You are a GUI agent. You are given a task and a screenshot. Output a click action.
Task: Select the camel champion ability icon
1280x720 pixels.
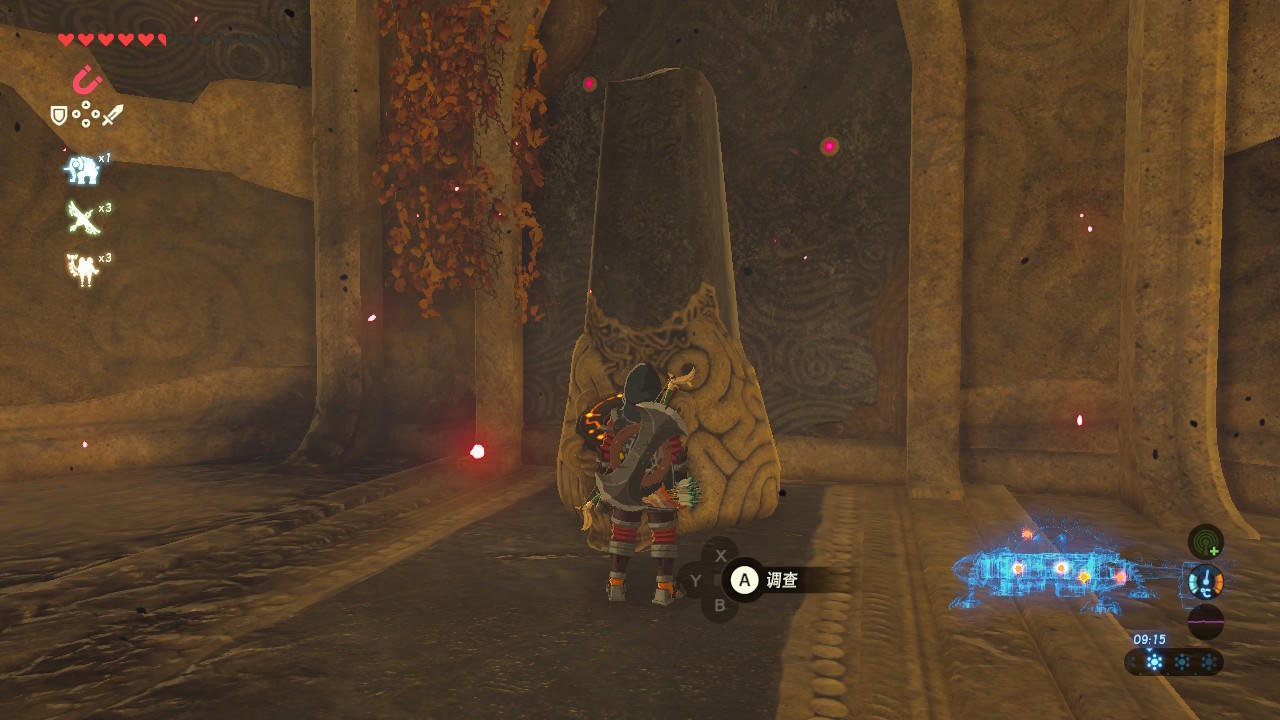(82, 268)
